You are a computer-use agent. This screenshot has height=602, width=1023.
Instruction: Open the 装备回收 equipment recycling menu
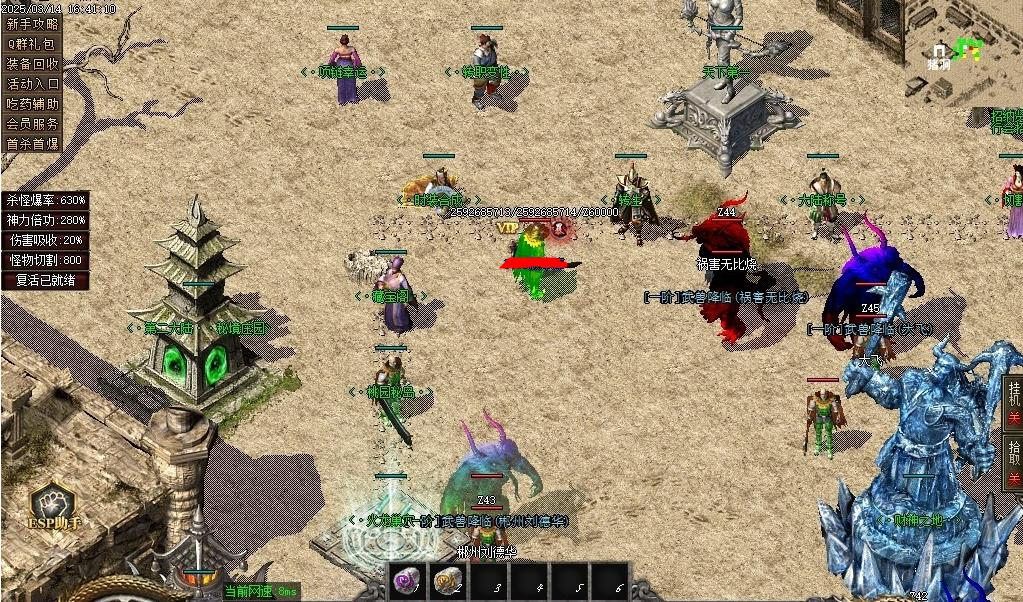point(32,63)
